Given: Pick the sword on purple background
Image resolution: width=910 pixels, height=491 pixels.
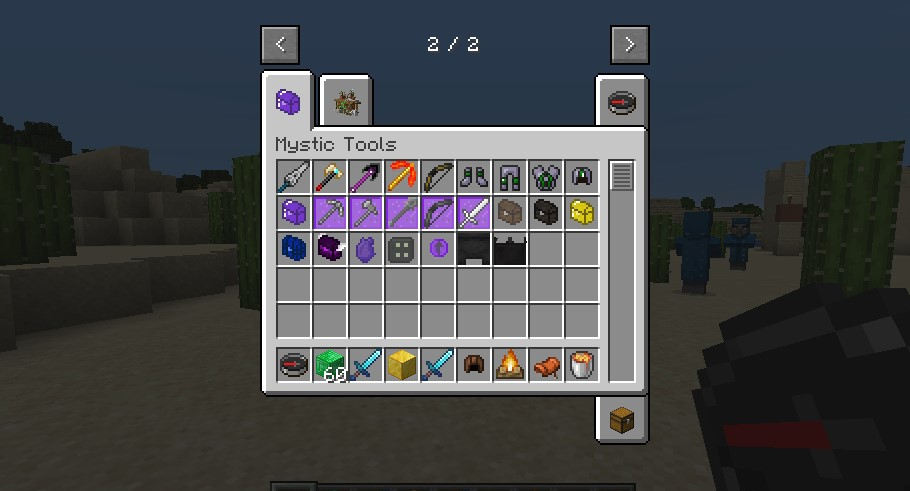Looking at the screenshot, I should pyautogui.click(x=474, y=213).
